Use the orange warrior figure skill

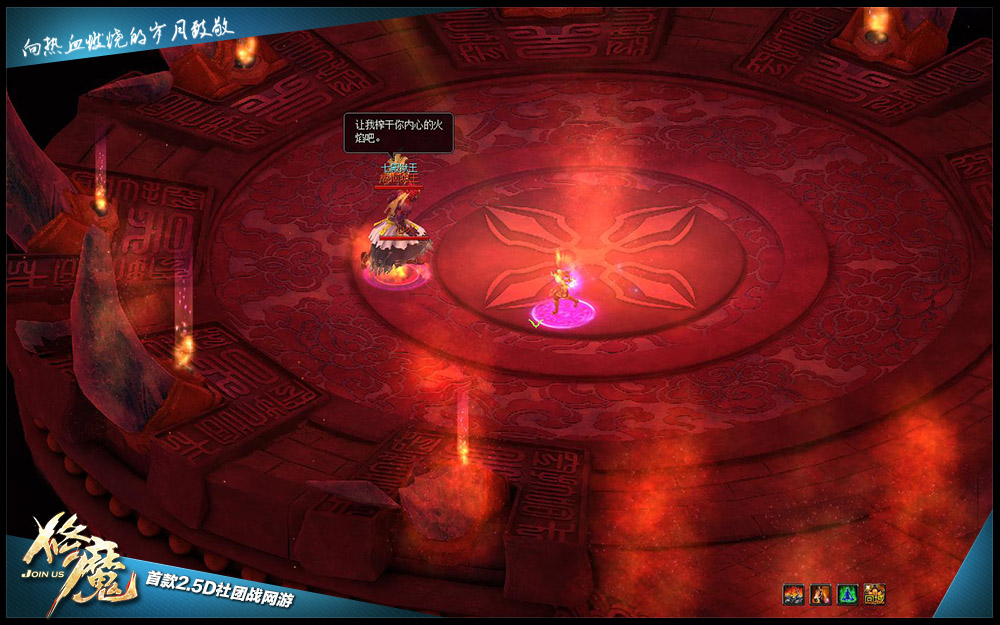[x=820, y=595]
